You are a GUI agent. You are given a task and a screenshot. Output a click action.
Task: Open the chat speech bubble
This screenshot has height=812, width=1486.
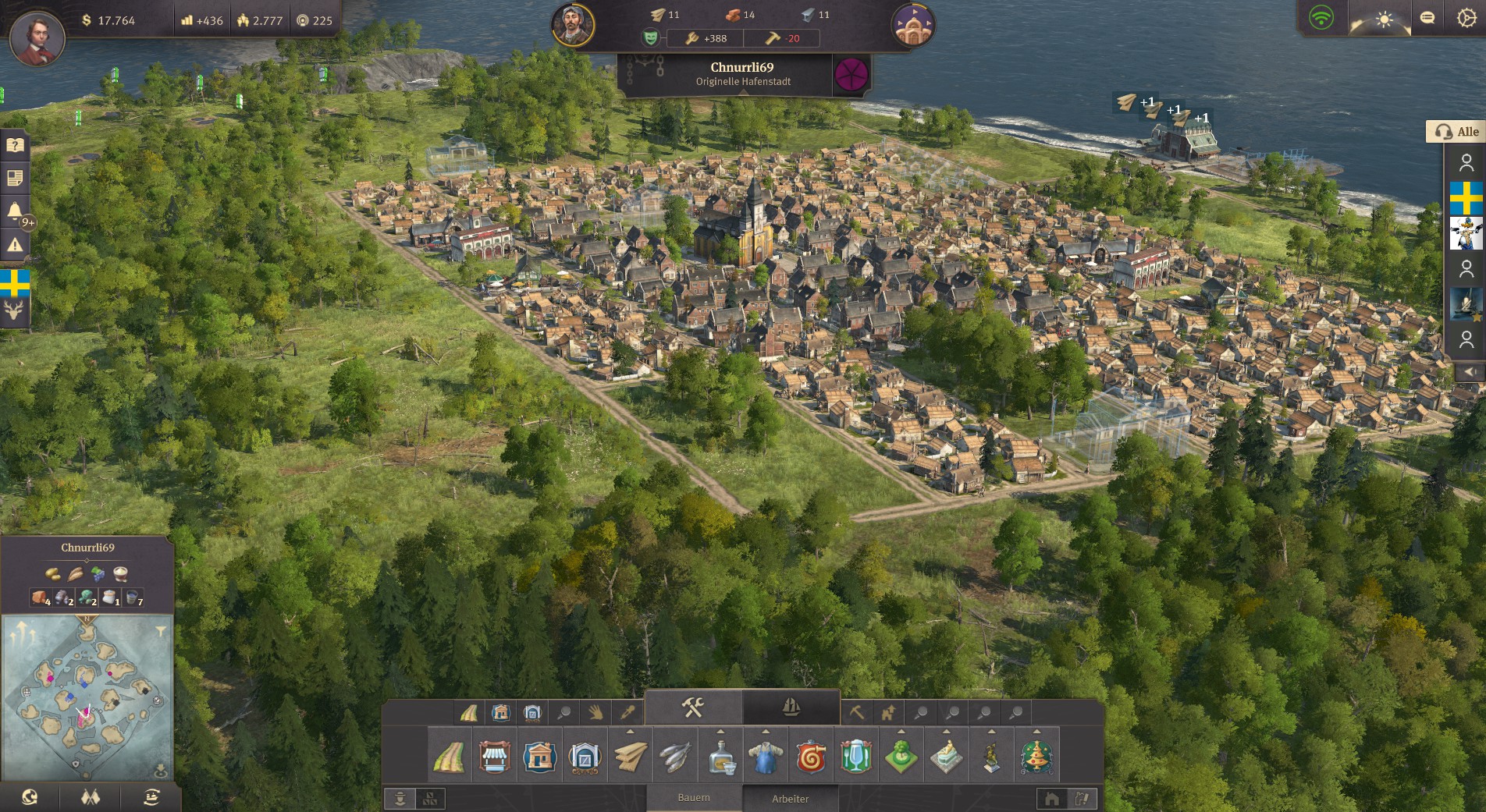[x=1427, y=19]
